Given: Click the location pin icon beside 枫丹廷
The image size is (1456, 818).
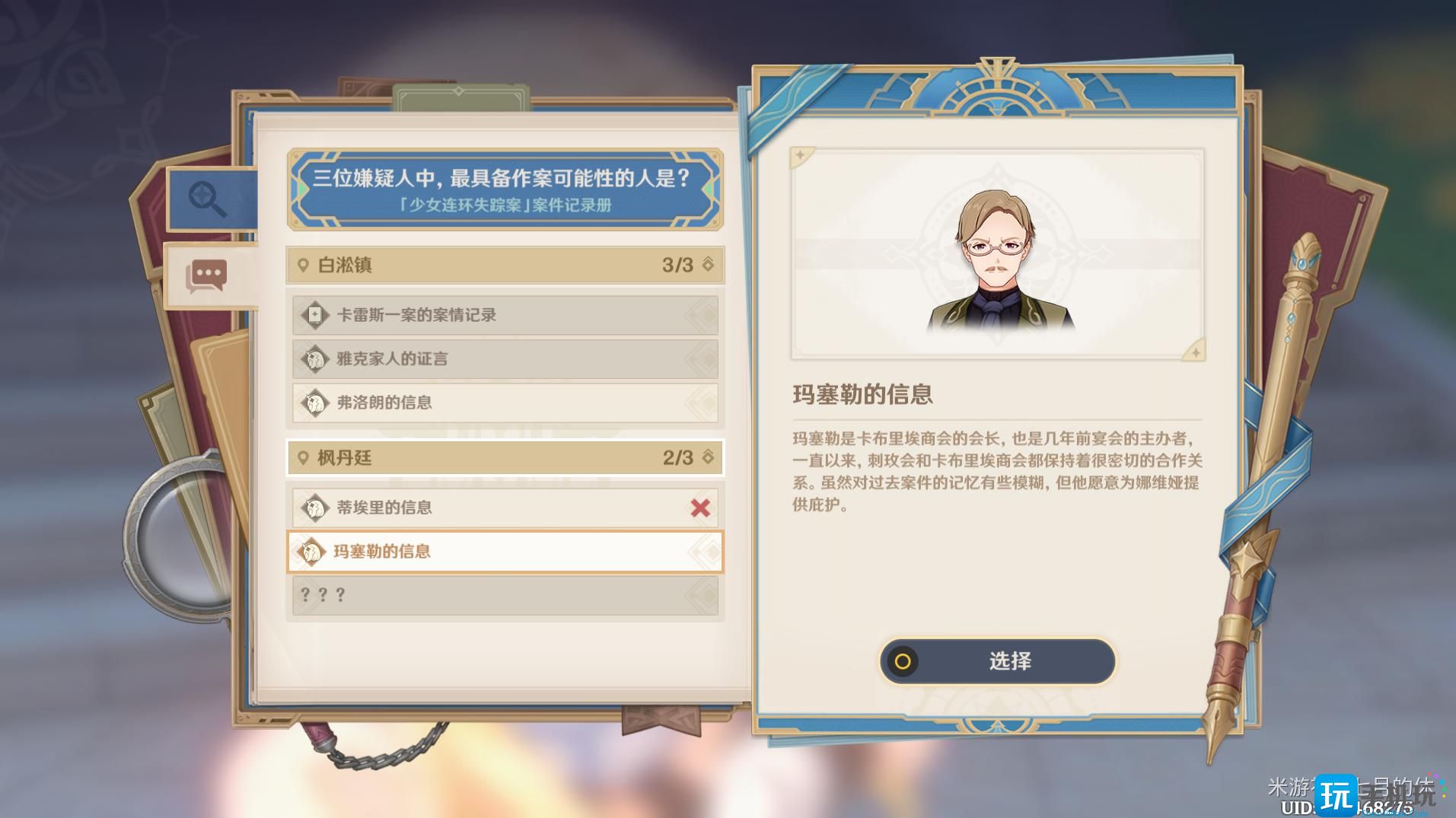Looking at the screenshot, I should (x=304, y=458).
